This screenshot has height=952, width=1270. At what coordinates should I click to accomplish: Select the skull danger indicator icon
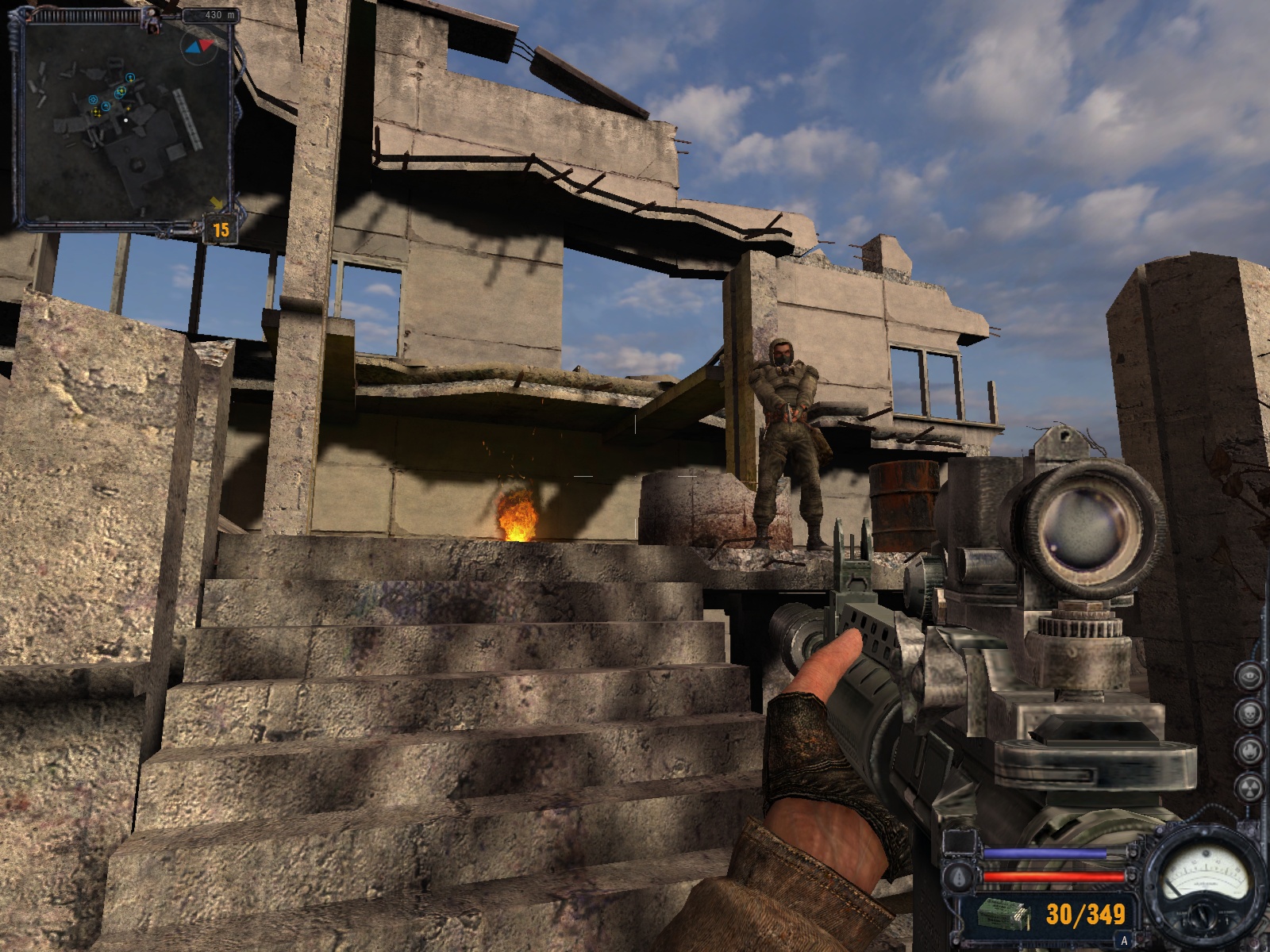pos(1249,712)
